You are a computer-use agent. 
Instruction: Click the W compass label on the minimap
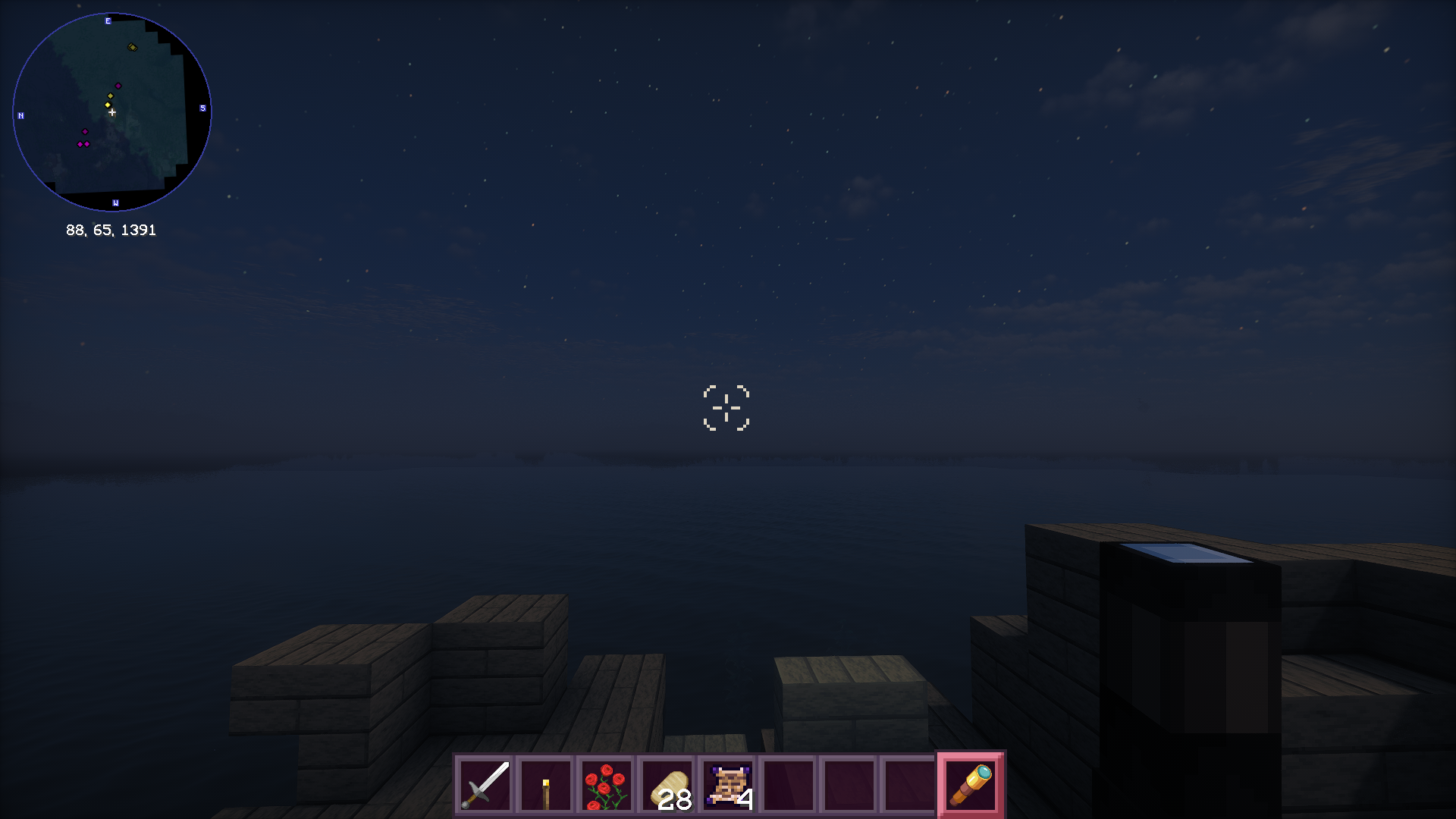pos(115,202)
